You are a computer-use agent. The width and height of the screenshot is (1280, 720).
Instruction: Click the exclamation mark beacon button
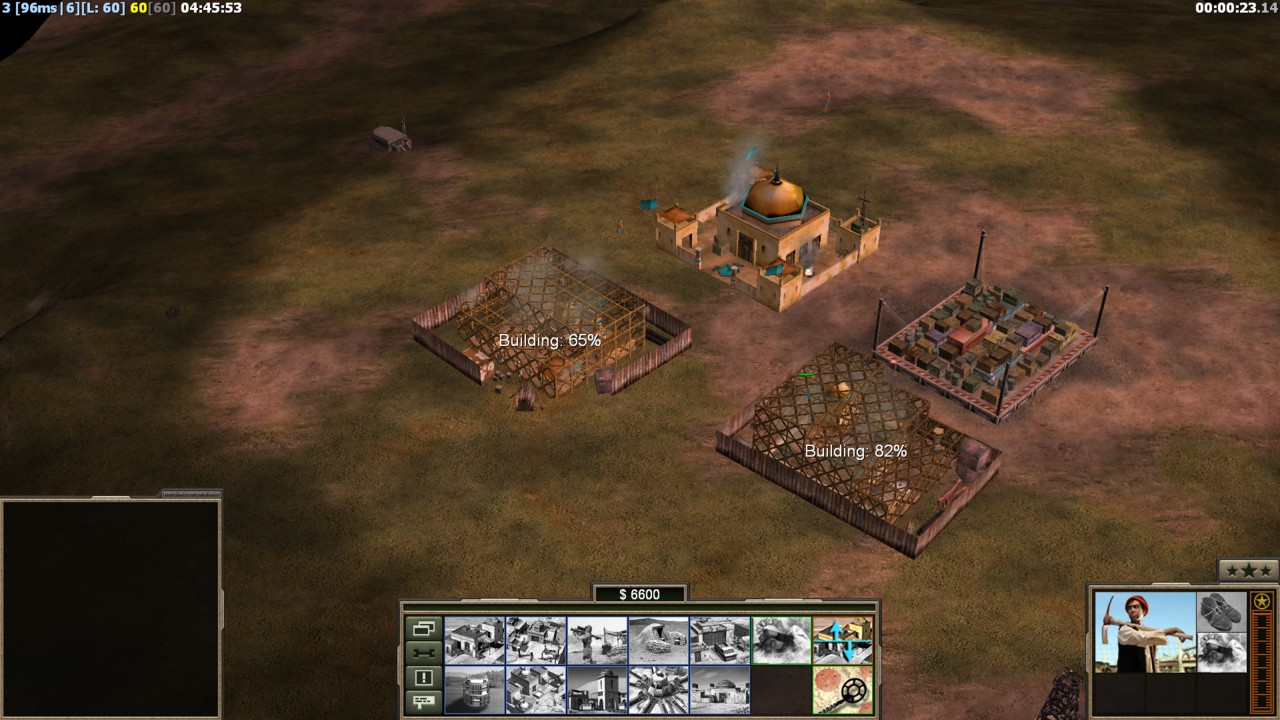coord(423,677)
